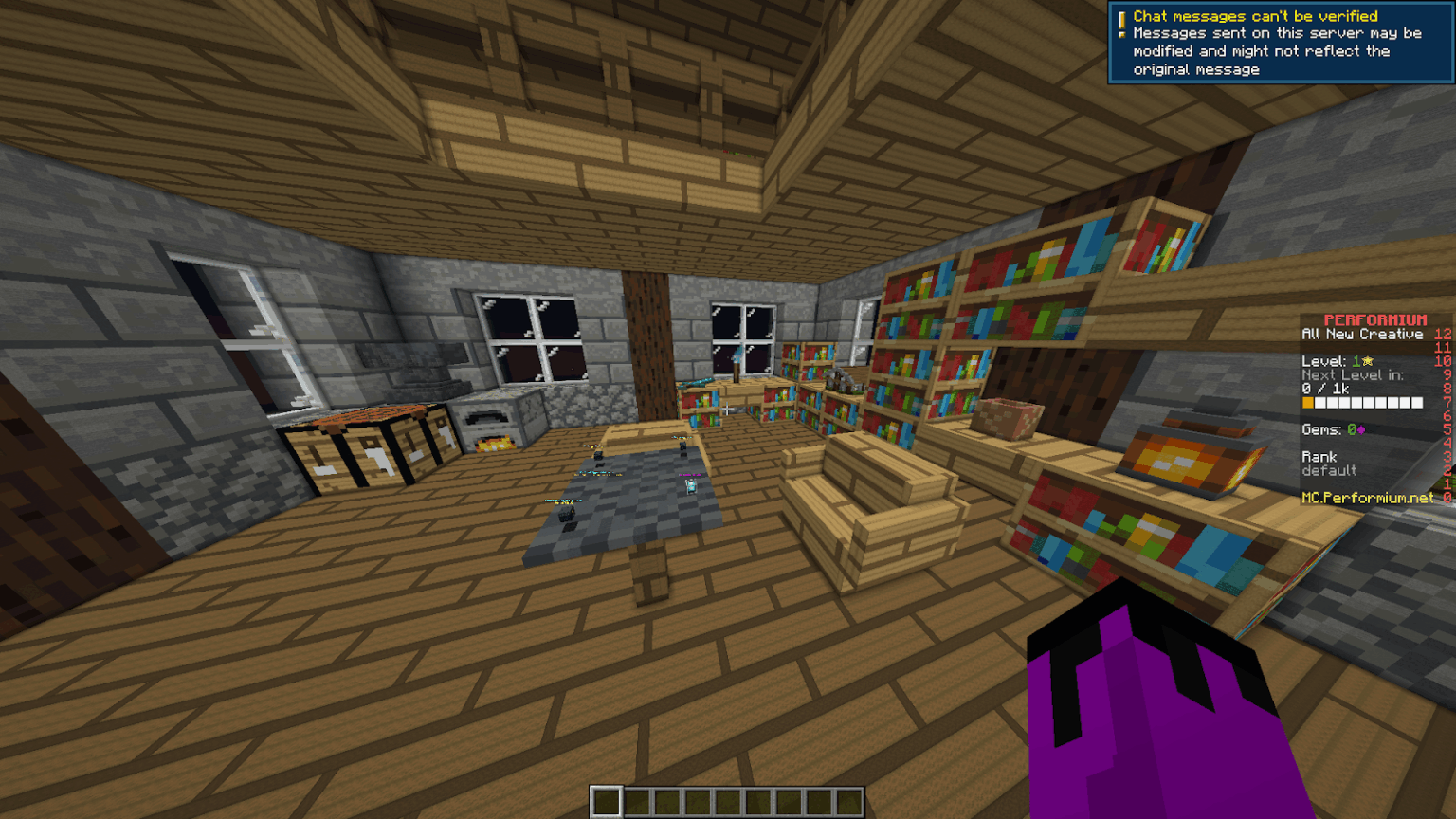Screen dimensions: 1456x819
Task: Click the crosshair at screen center
Action: coord(728,409)
